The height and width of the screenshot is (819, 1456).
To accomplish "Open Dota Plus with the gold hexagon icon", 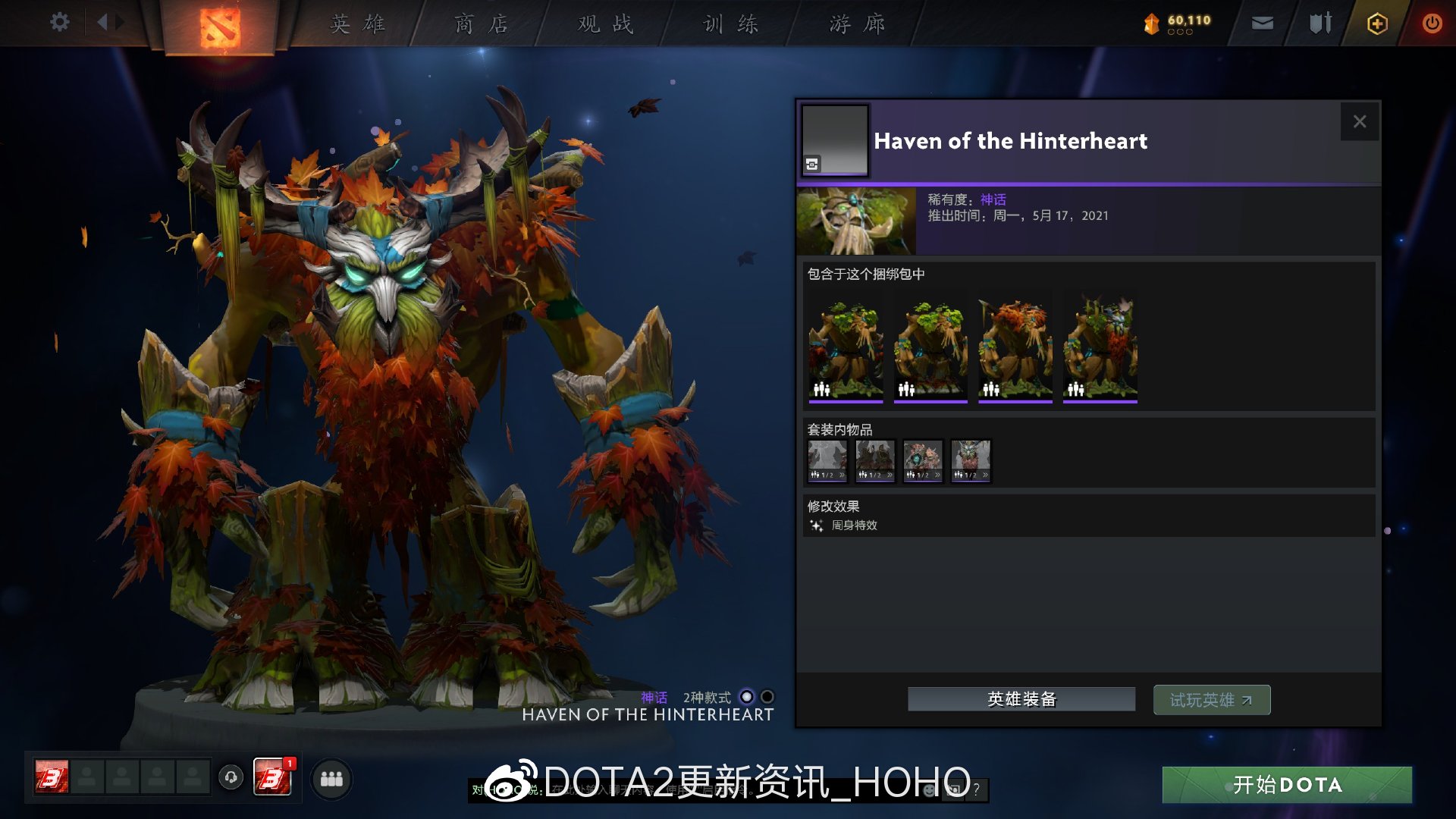I will click(1377, 23).
